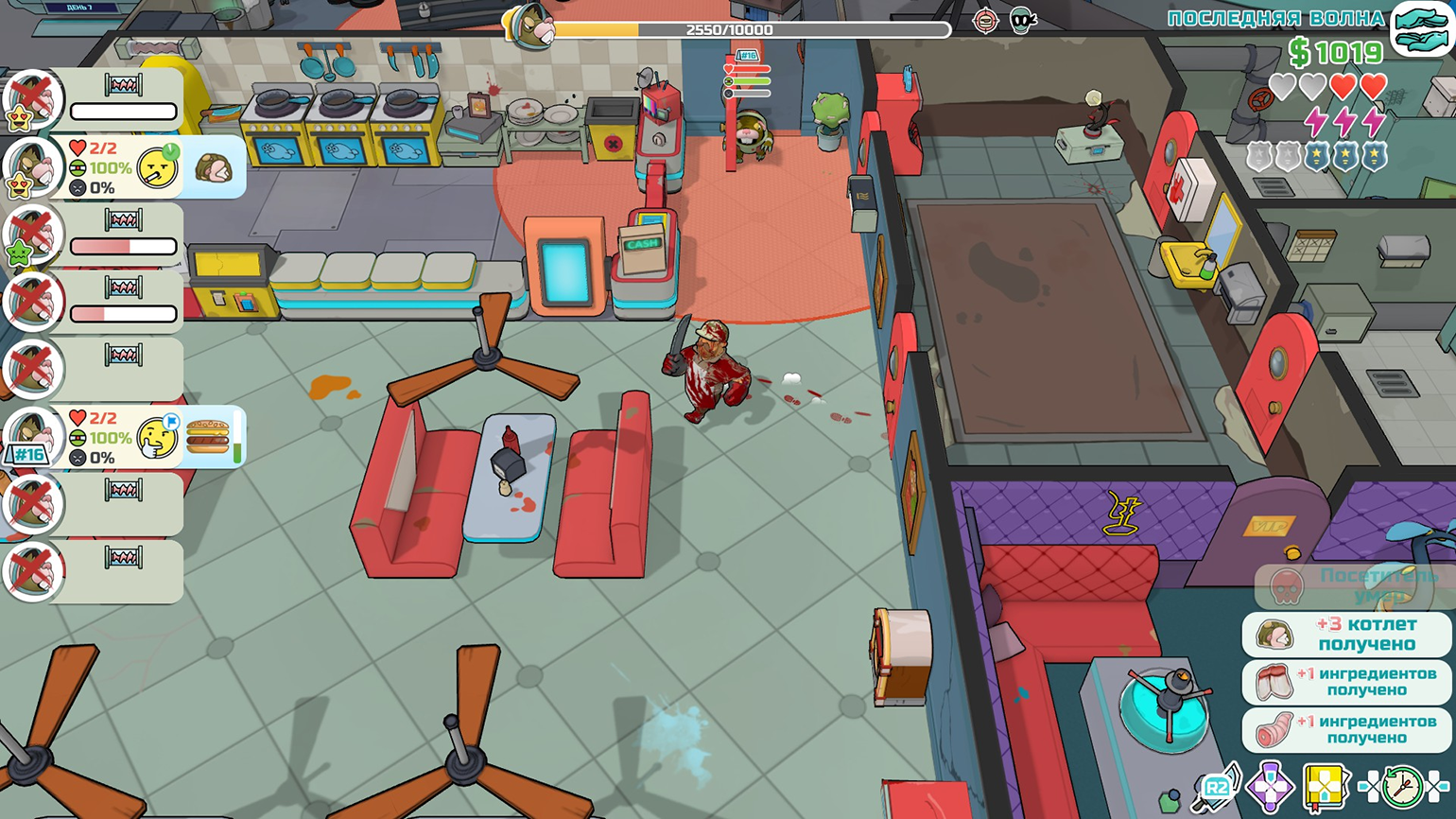Click the masked thief head icon
Viewport: 1456px width, 819px height.
pyautogui.click(x=1022, y=21)
